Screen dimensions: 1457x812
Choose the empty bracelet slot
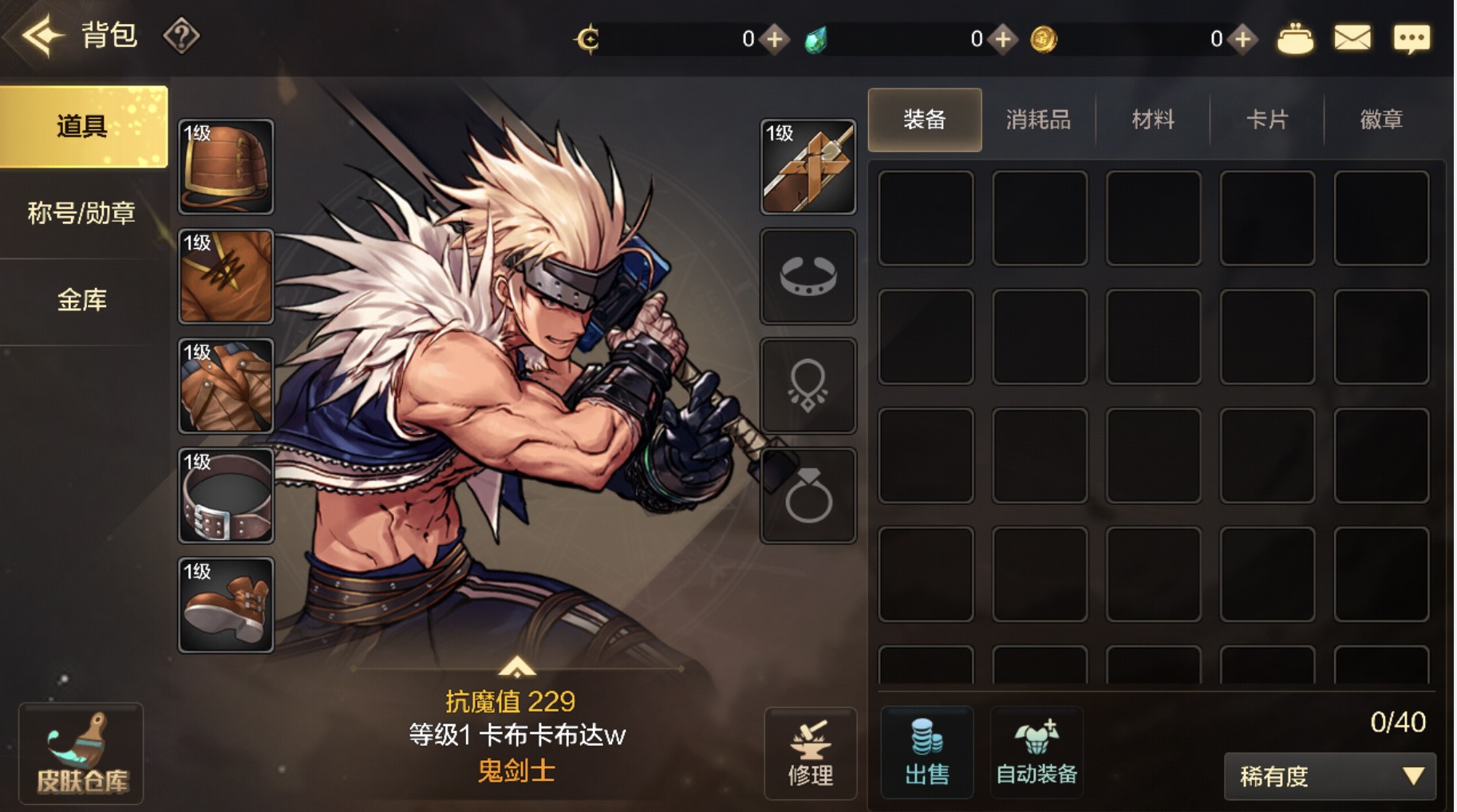(x=807, y=276)
